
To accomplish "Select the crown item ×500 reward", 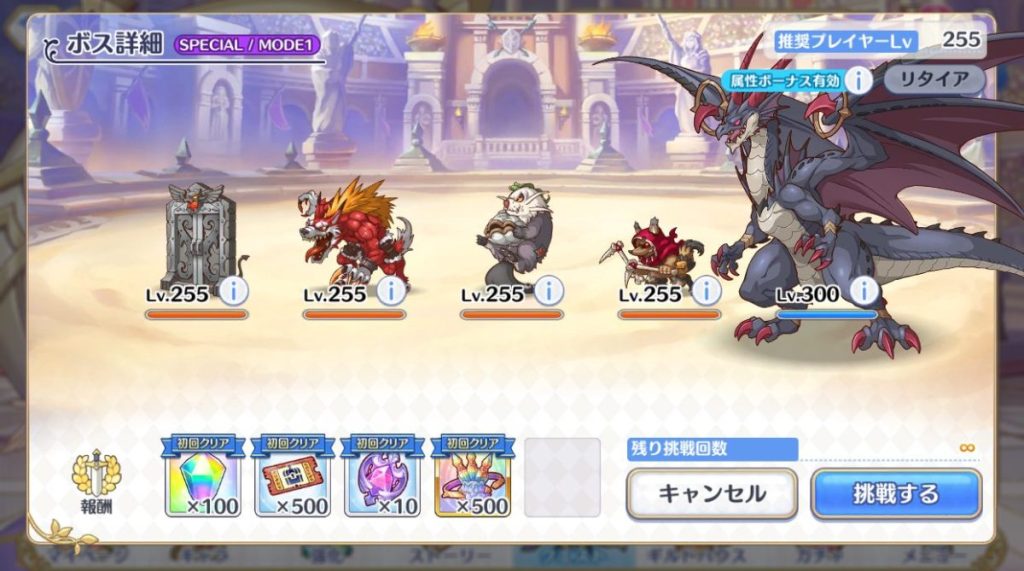I will point(472,478).
